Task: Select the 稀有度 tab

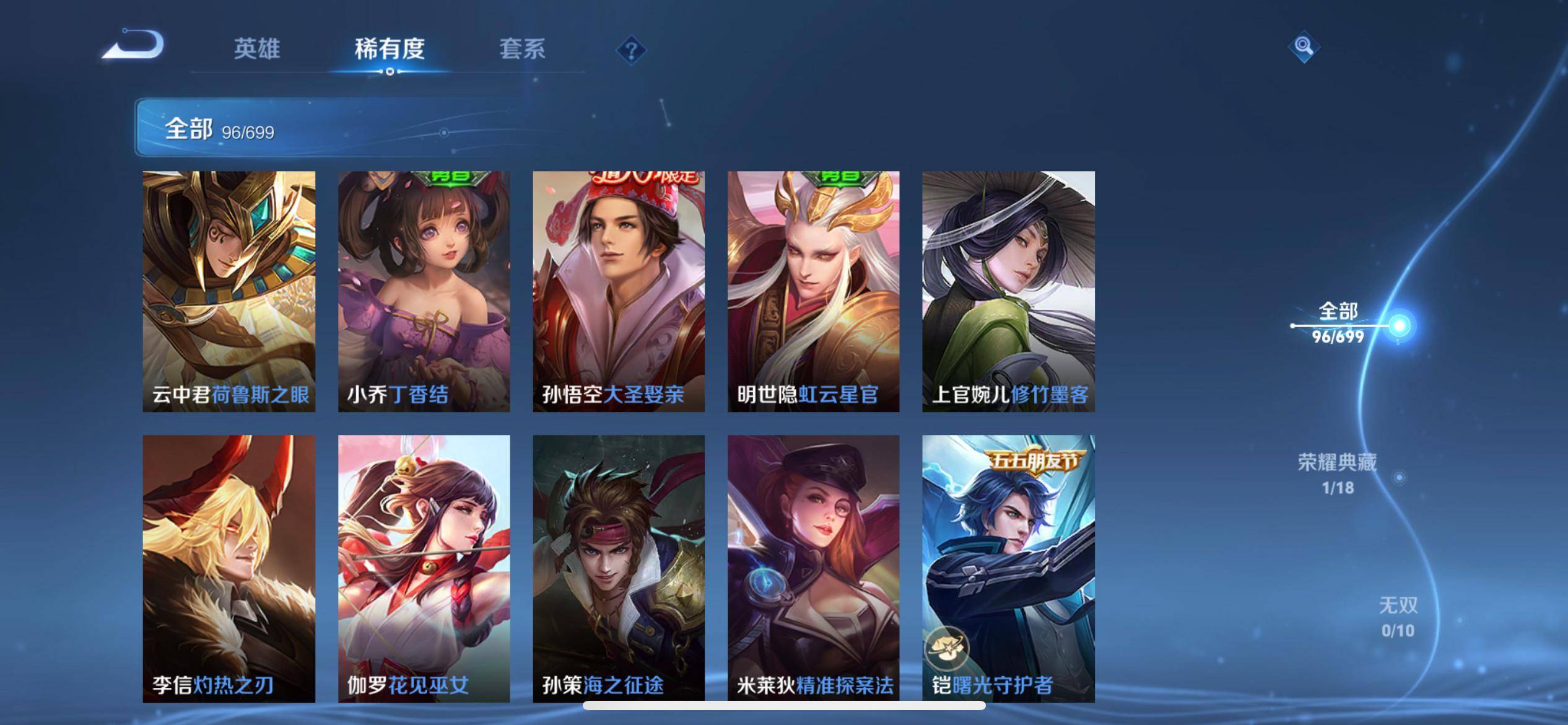Action: click(x=390, y=49)
